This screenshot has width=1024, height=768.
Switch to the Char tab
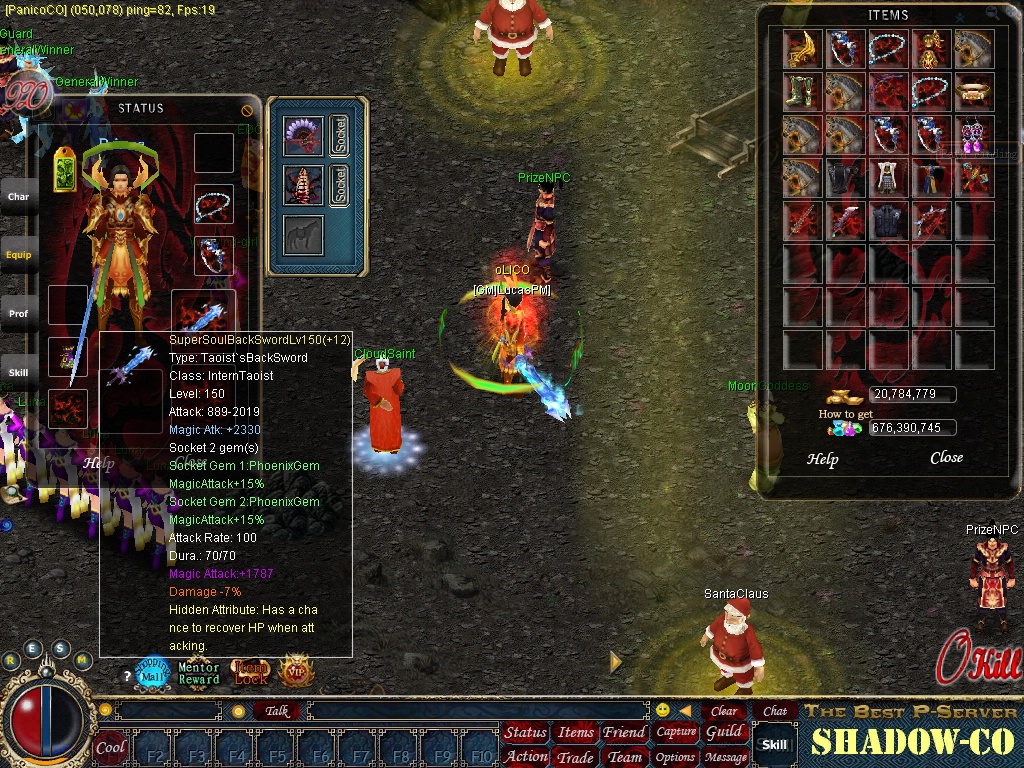[18, 197]
